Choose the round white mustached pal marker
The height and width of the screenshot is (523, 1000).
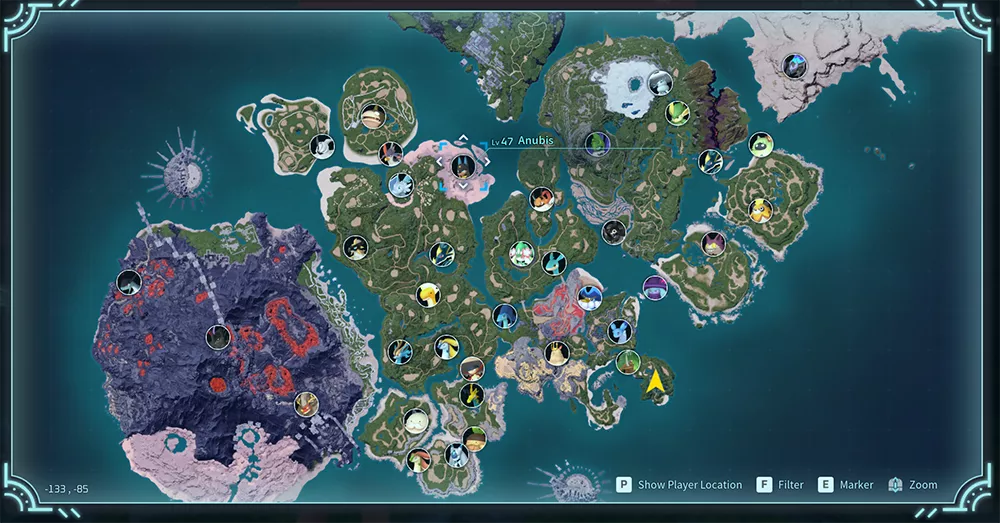click(416, 420)
